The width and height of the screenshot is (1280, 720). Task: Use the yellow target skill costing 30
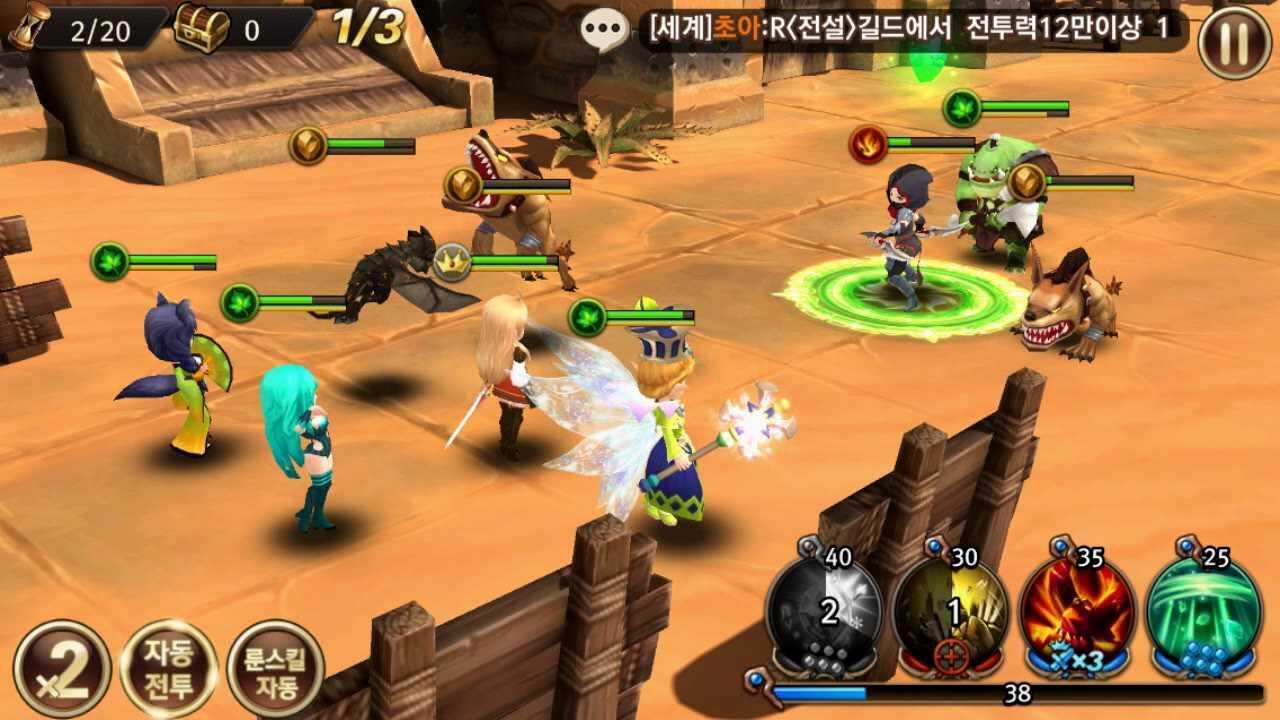pyautogui.click(x=951, y=612)
